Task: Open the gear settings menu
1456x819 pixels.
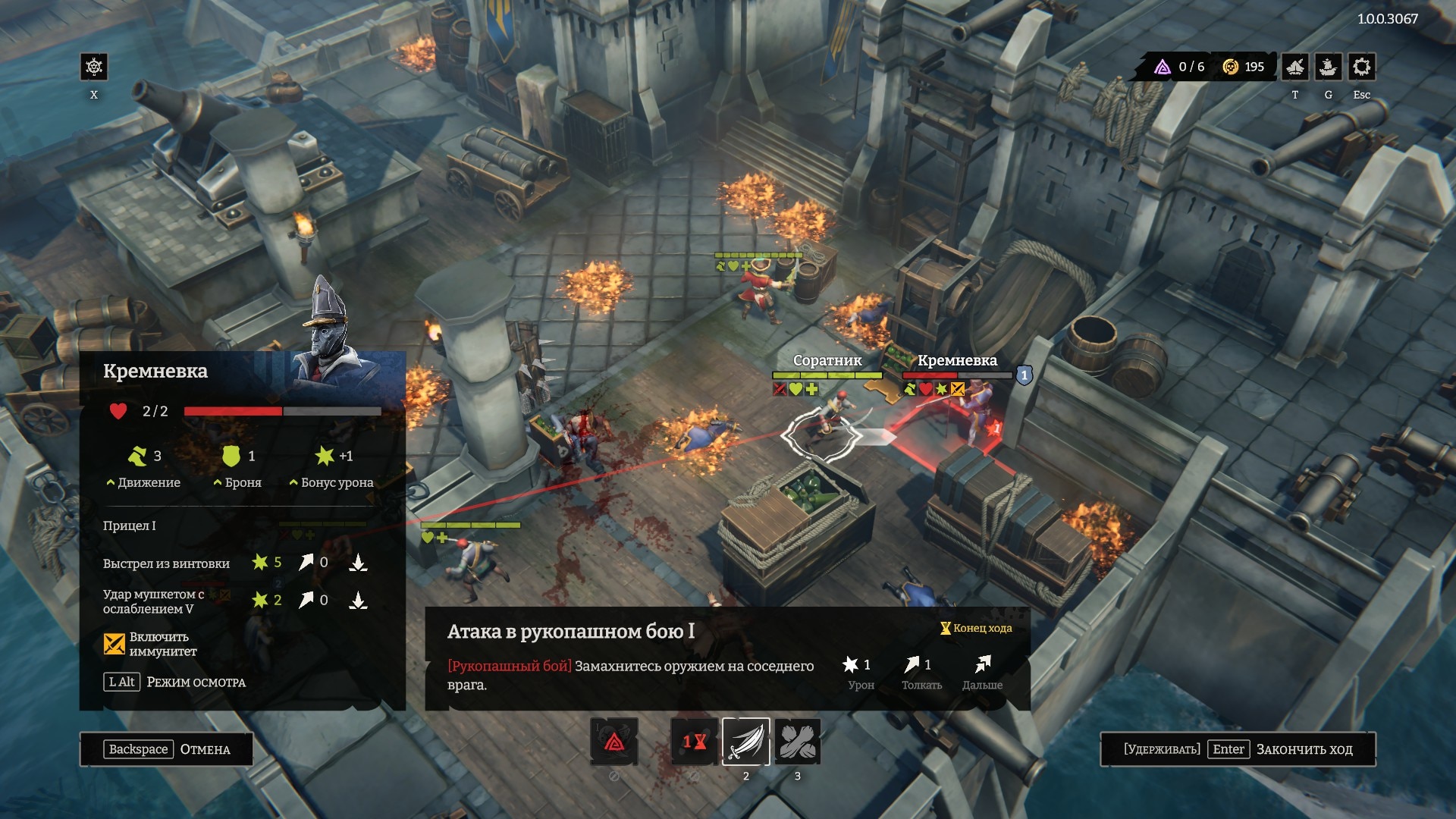Action: [x=1361, y=67]
